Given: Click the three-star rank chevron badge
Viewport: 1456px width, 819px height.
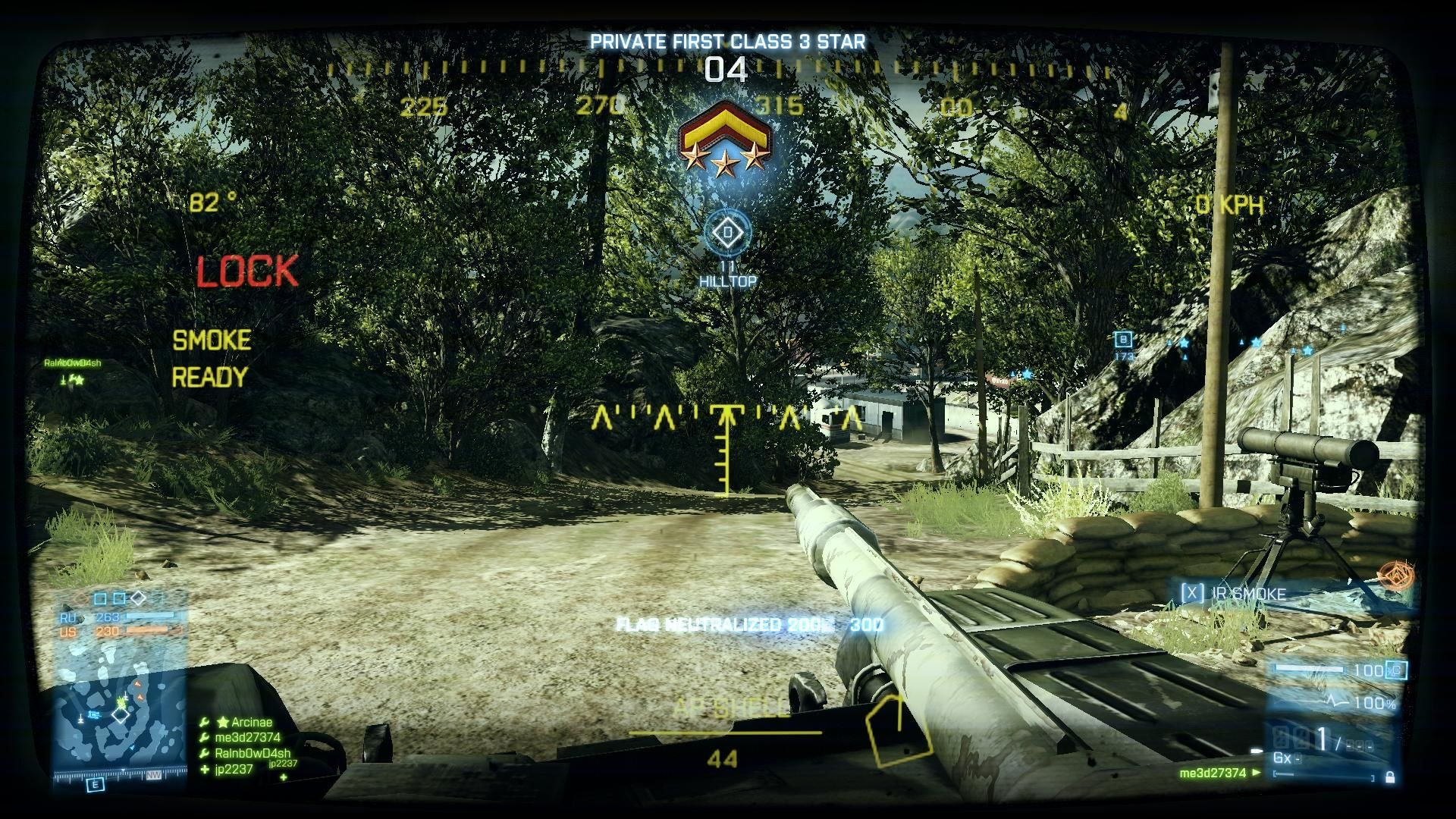Looking at the screenshot, I should (726, 141).
